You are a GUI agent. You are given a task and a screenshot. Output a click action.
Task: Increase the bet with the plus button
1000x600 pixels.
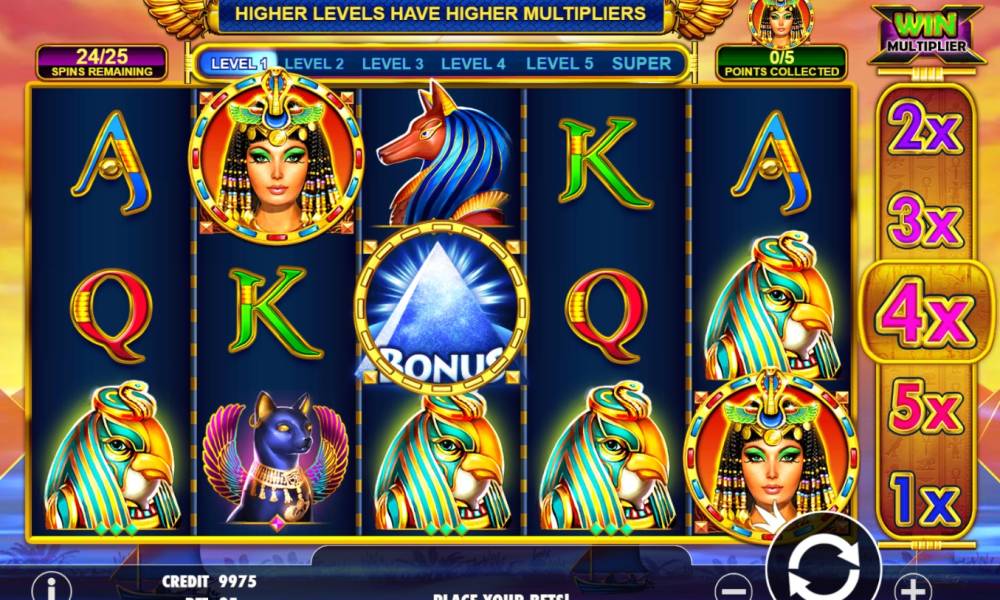click(911, 587)
